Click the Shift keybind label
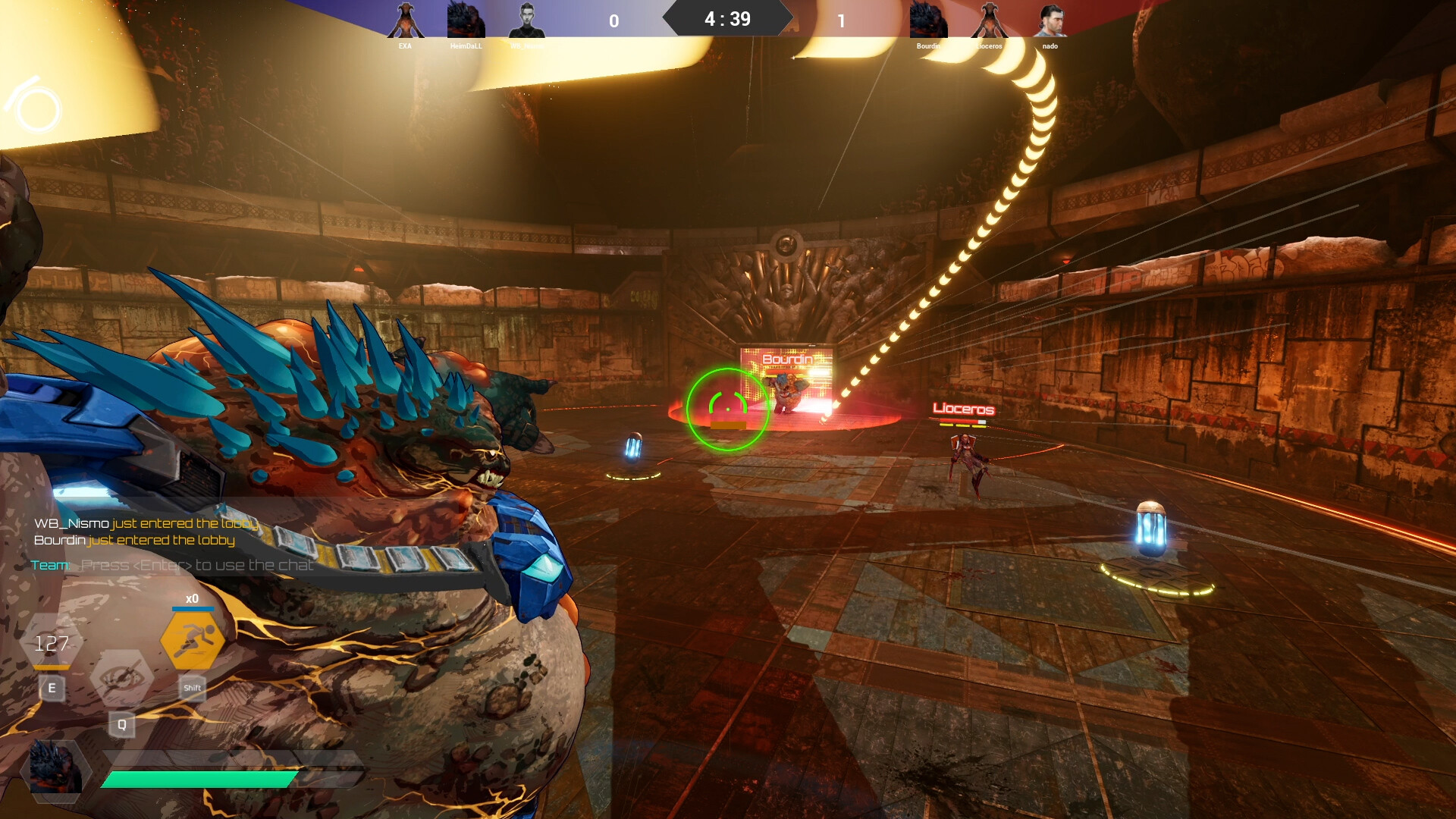This screenshot has height=819, width=1456. point(192,688)
